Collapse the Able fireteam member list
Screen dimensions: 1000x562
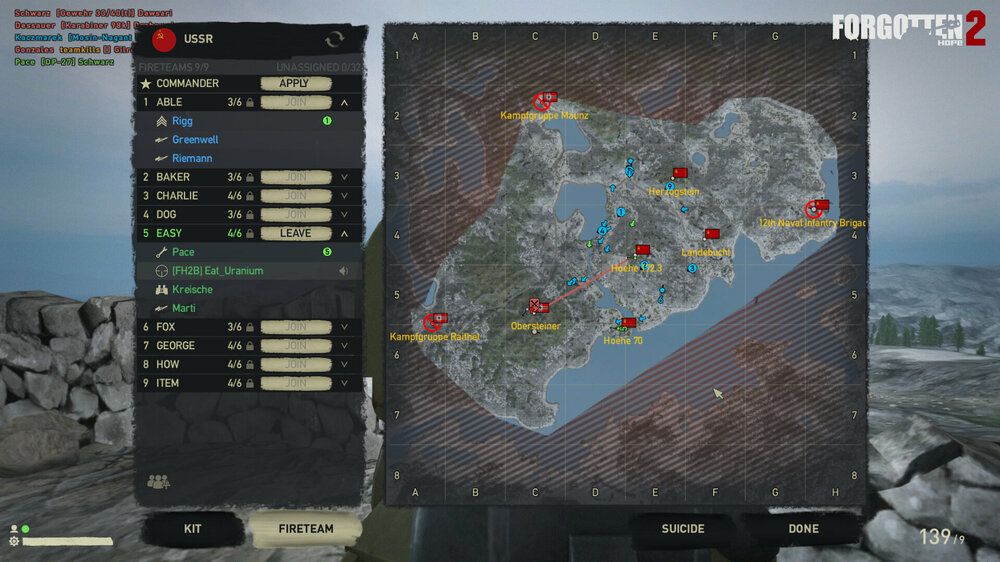(x=344, y=102)
